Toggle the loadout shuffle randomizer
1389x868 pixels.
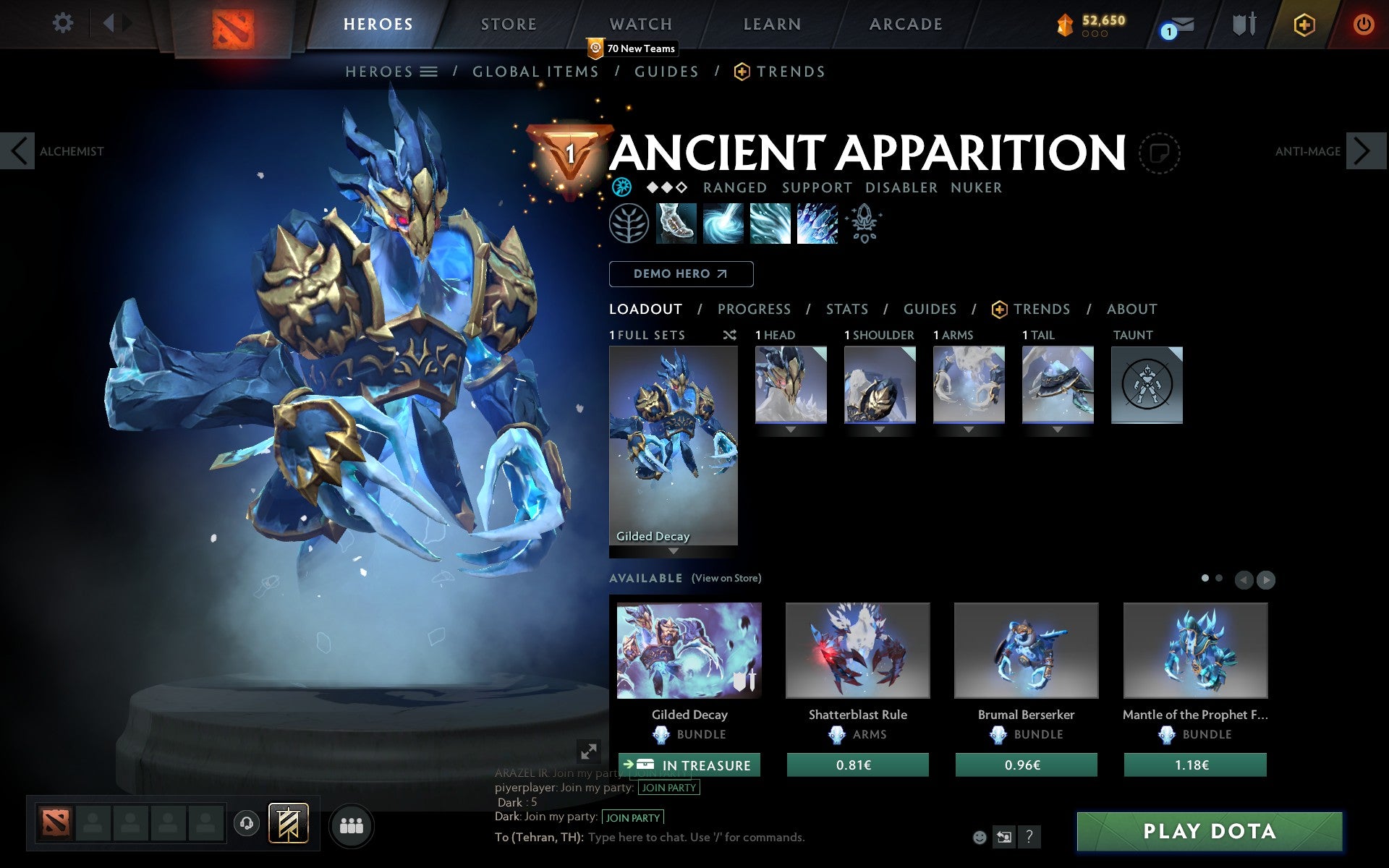point(729,335)
